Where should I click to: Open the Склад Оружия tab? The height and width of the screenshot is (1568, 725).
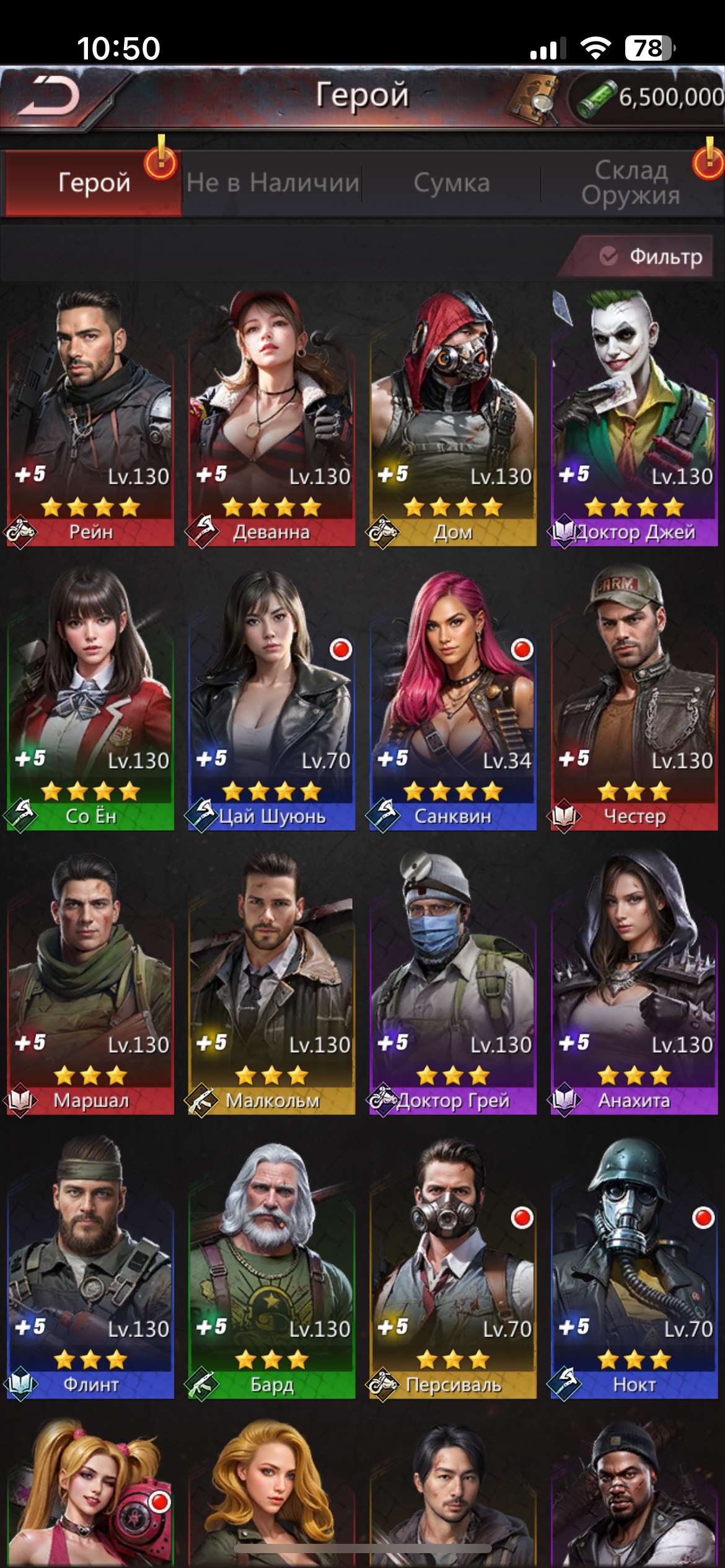pos(631,183)
